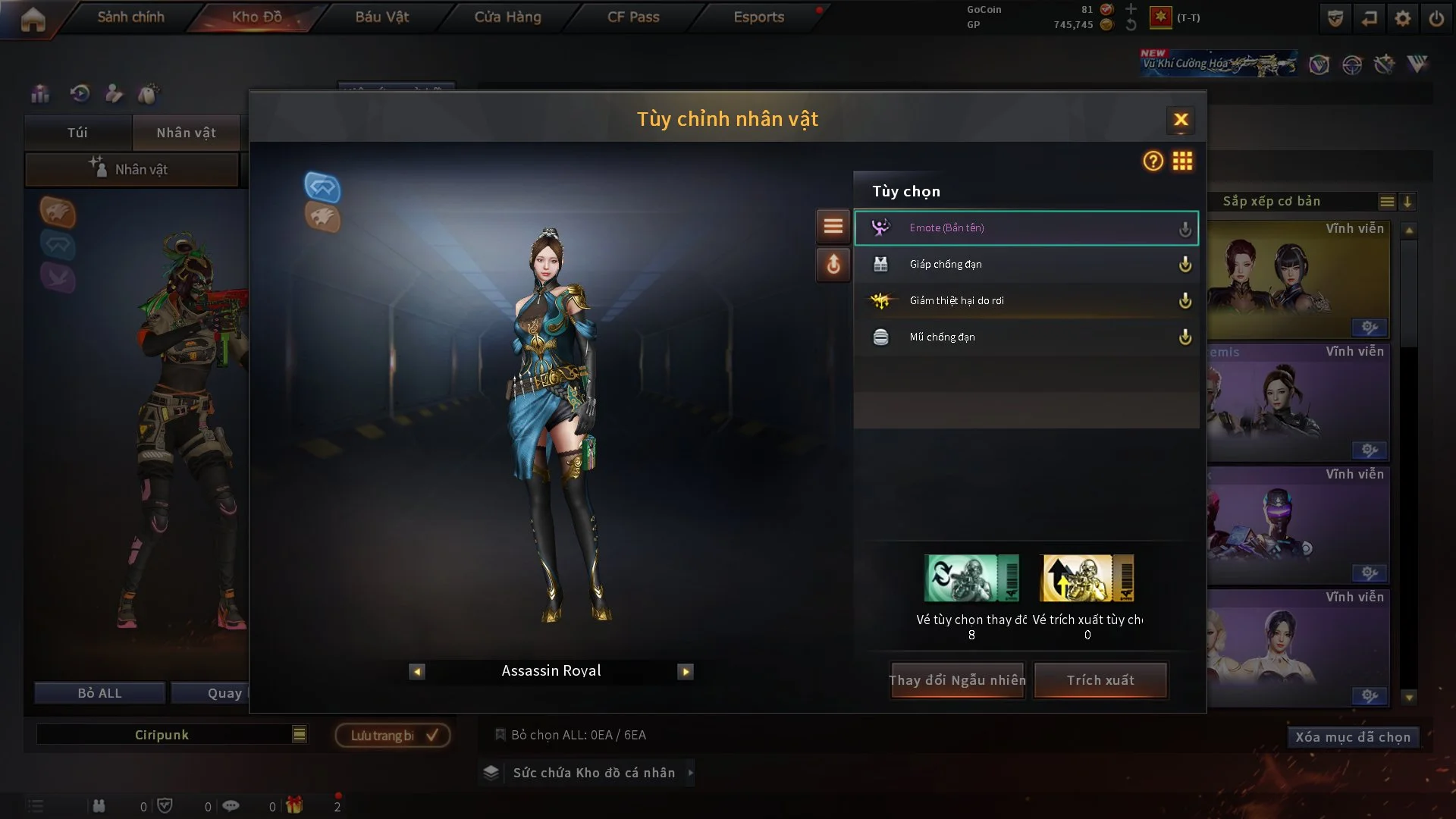Show previous character with left arrow
Viewport: 1456px width, 819px height.
pyautogui.click(x=417, y=672)
